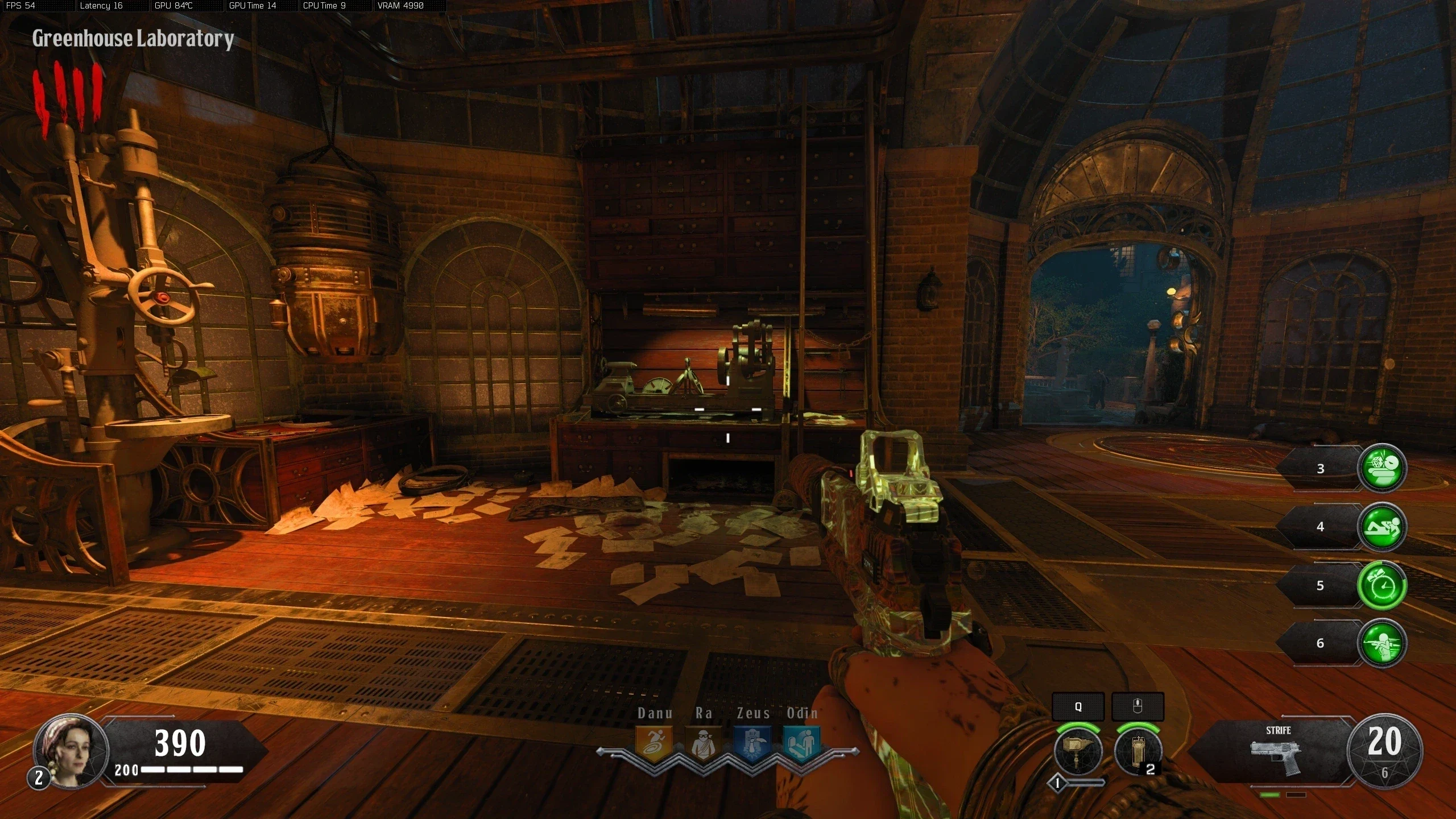Select the Ra bandolier bandit perk icon

click(703, 743)
